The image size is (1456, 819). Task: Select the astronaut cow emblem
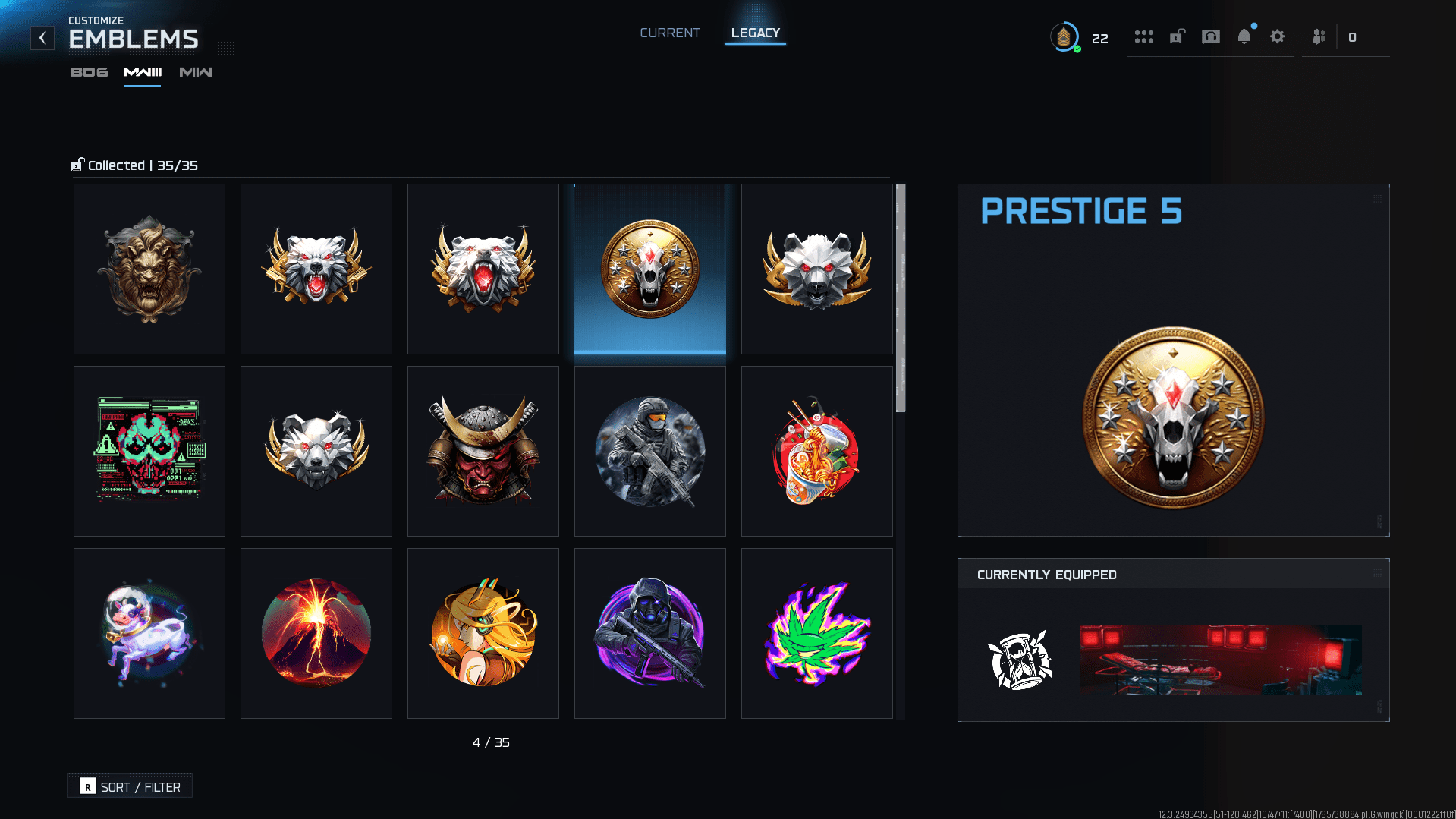pos(149,633)
